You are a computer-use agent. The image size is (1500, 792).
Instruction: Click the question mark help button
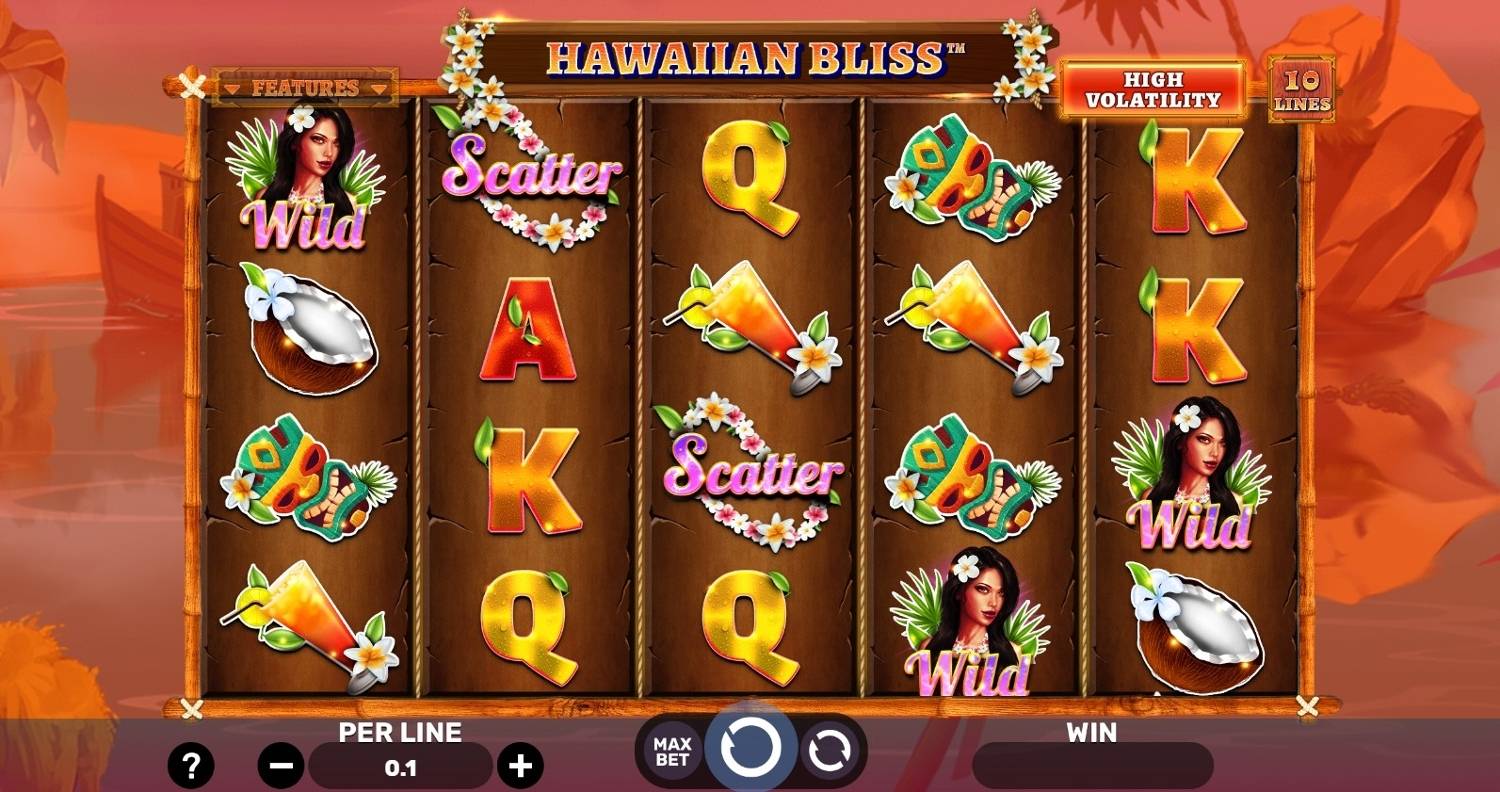pyautogui.click(x=190, y=766)
